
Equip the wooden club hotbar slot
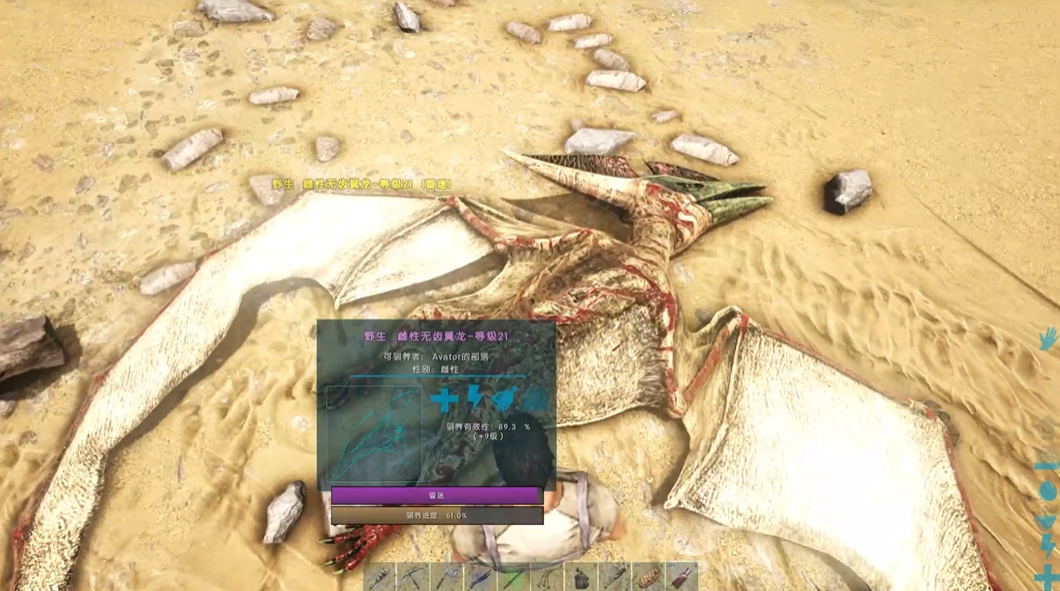[x=614, y=577]
